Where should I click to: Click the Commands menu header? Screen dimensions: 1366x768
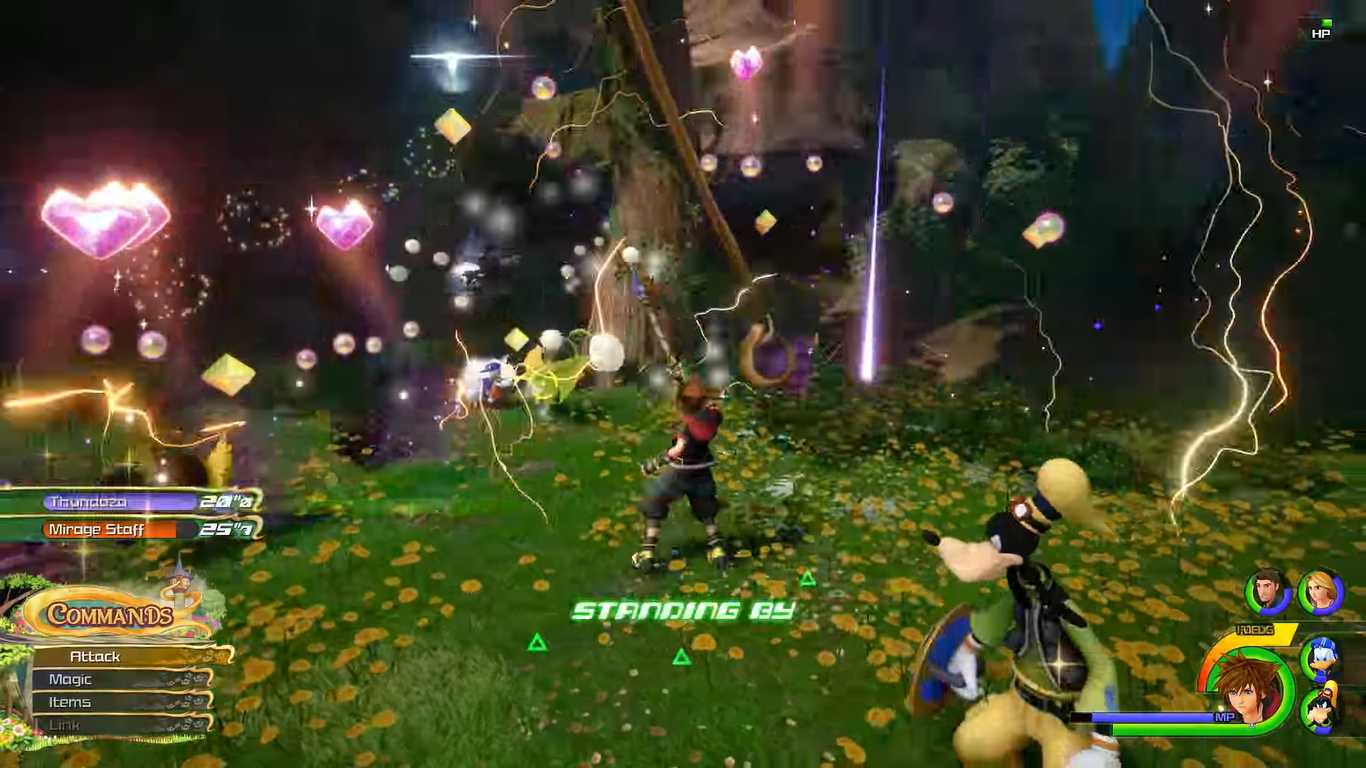110,614
